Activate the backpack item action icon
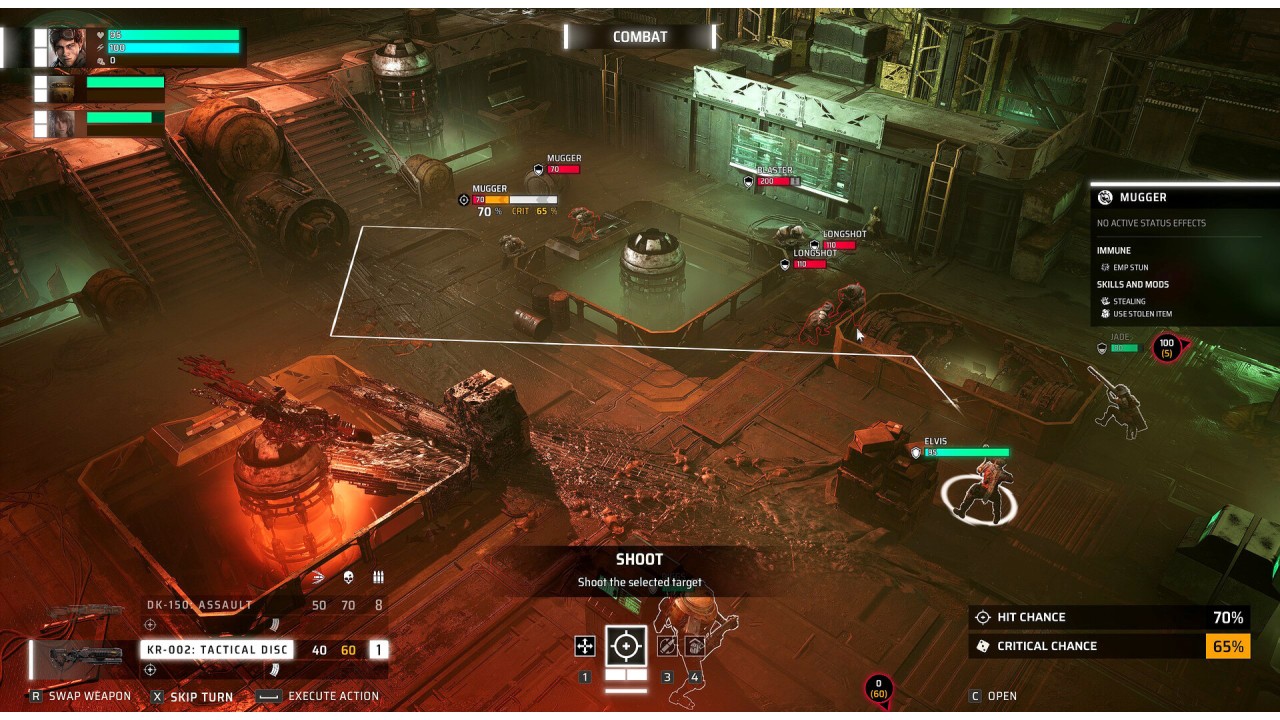 tap(695, 646)
